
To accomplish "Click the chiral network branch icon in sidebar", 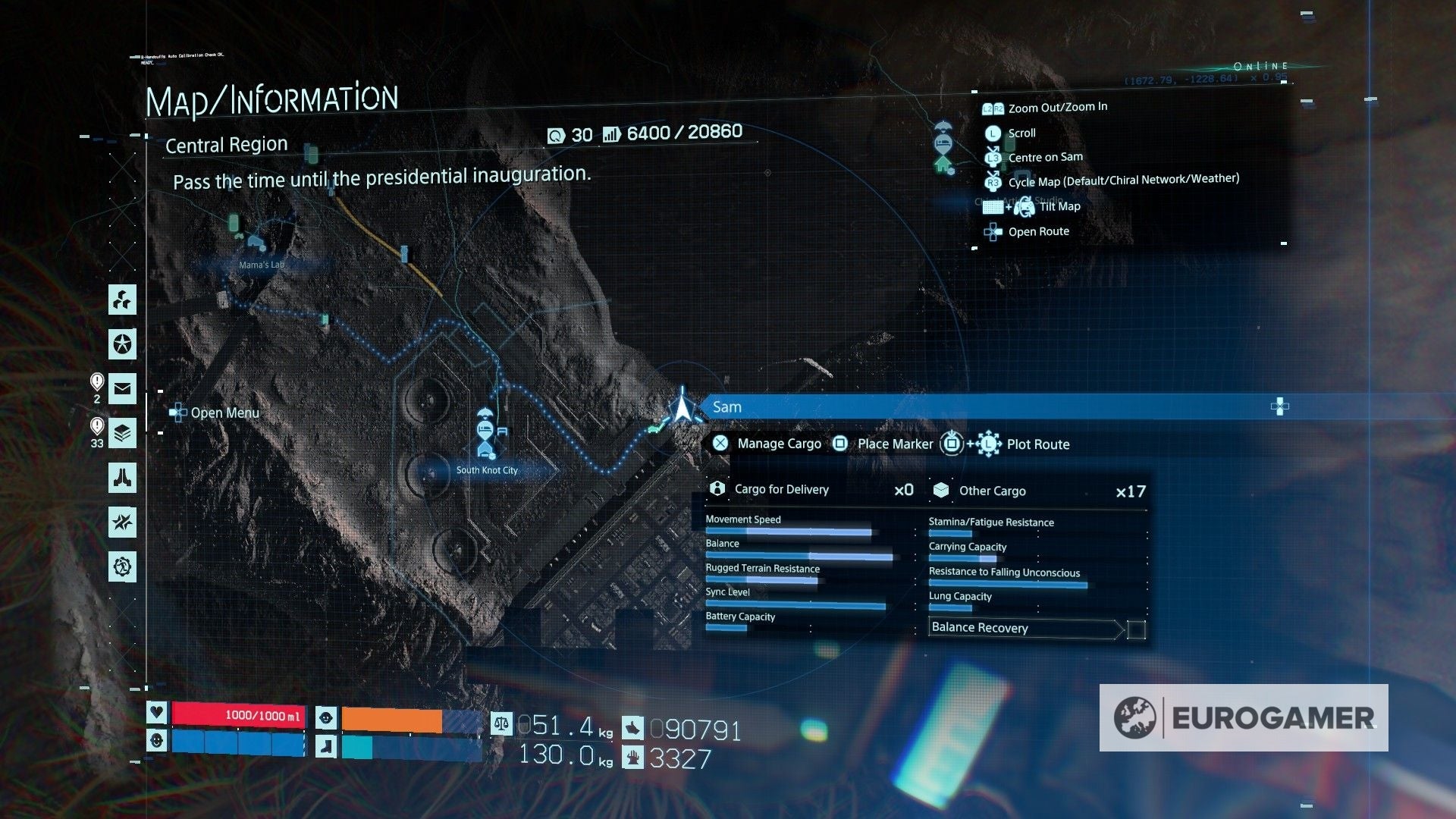I will click(123, 300).
